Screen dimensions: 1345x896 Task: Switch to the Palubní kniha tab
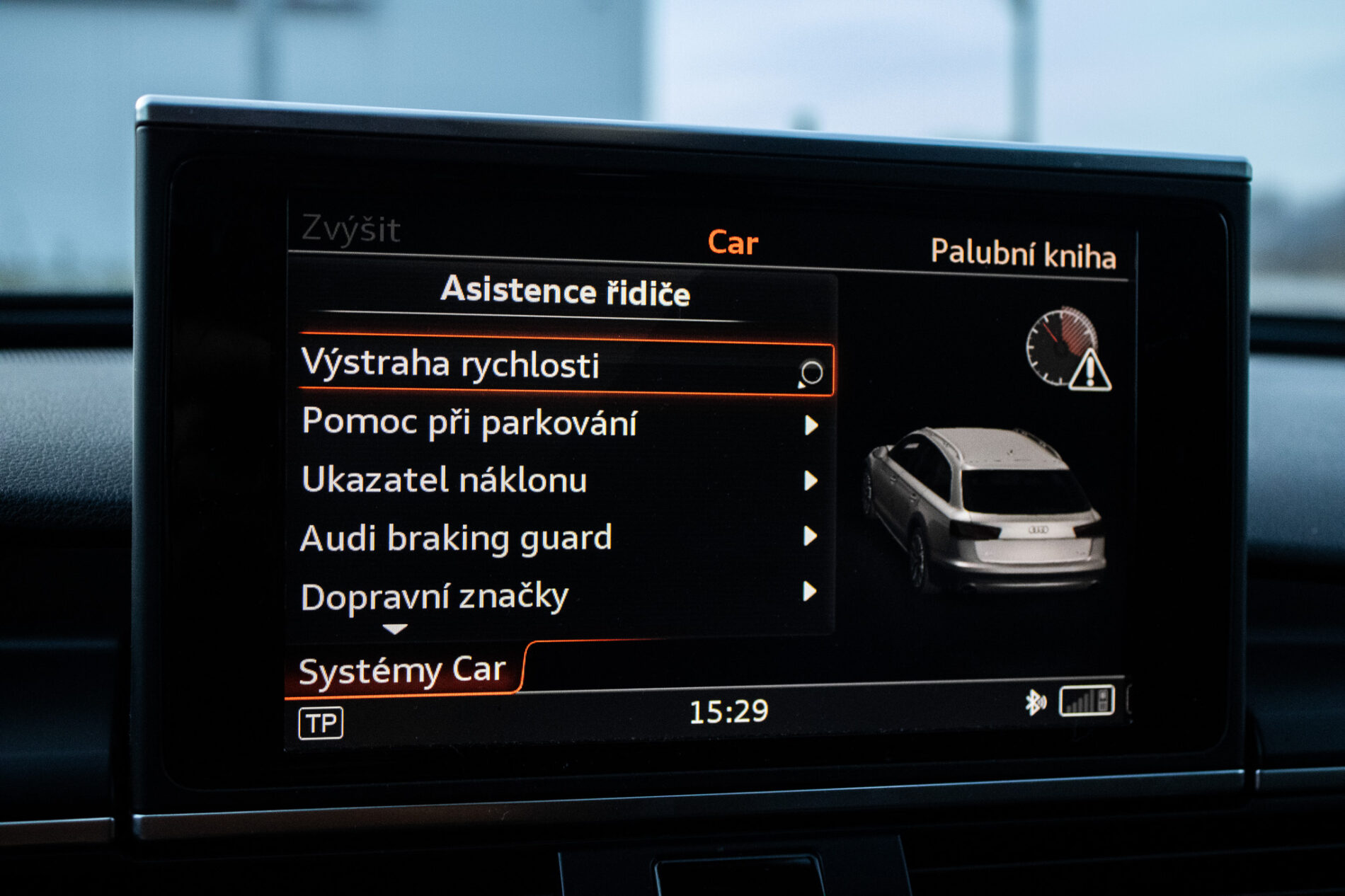pos(1022,253)
